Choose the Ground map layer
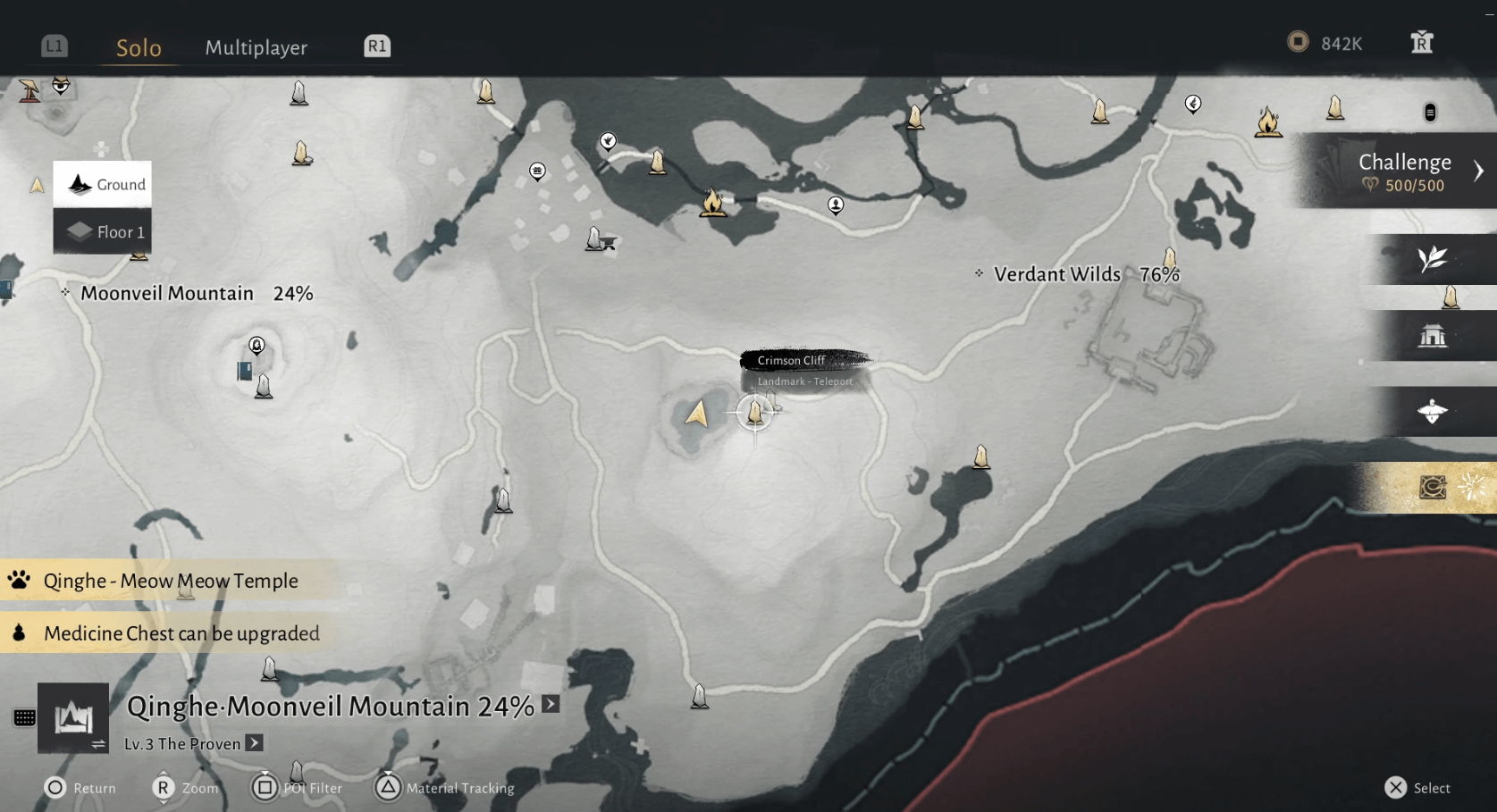 click(103, 184)
